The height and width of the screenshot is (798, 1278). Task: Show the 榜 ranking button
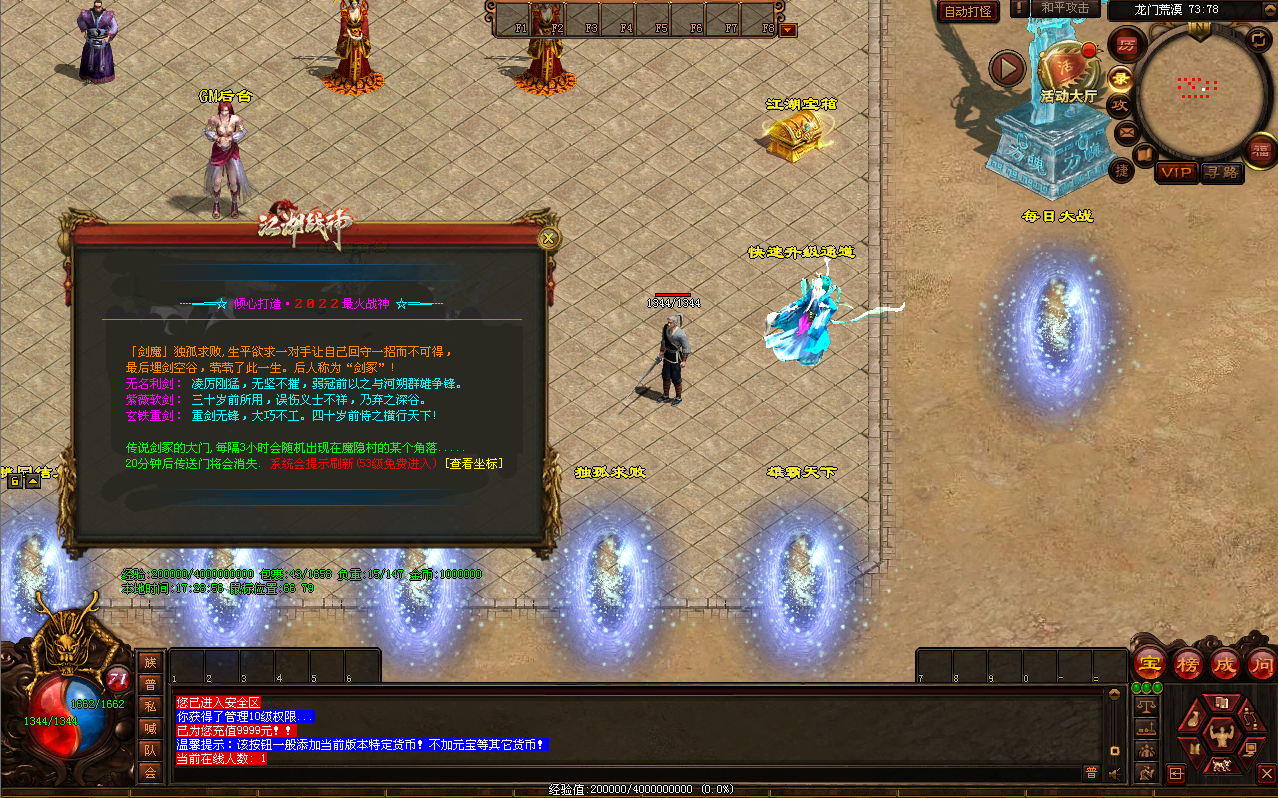pos(1188,663)
